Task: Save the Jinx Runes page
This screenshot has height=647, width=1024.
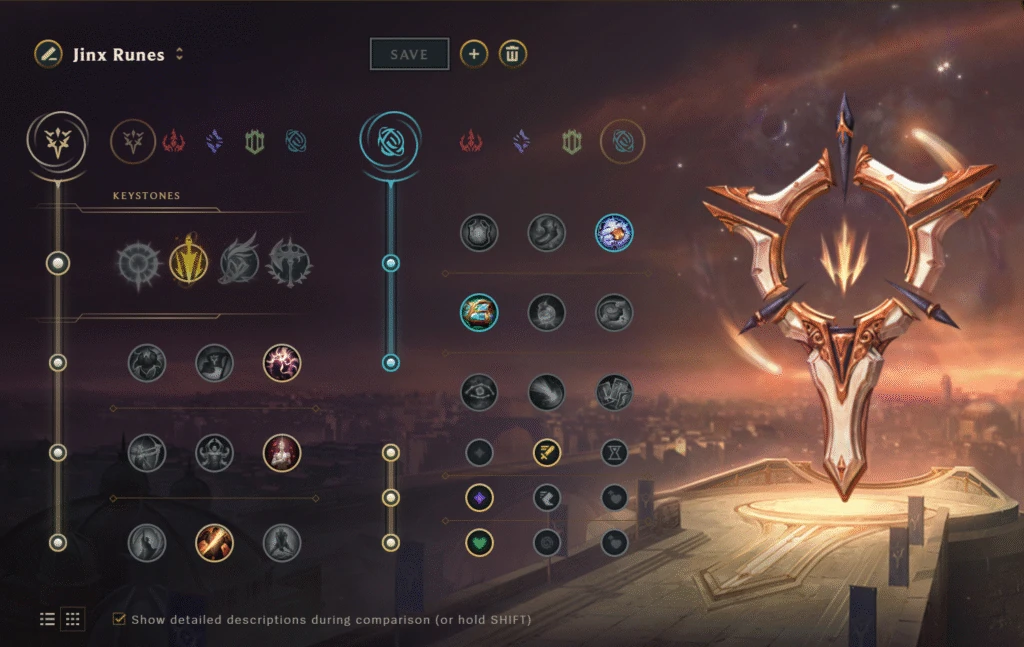Action: point(408,54)
